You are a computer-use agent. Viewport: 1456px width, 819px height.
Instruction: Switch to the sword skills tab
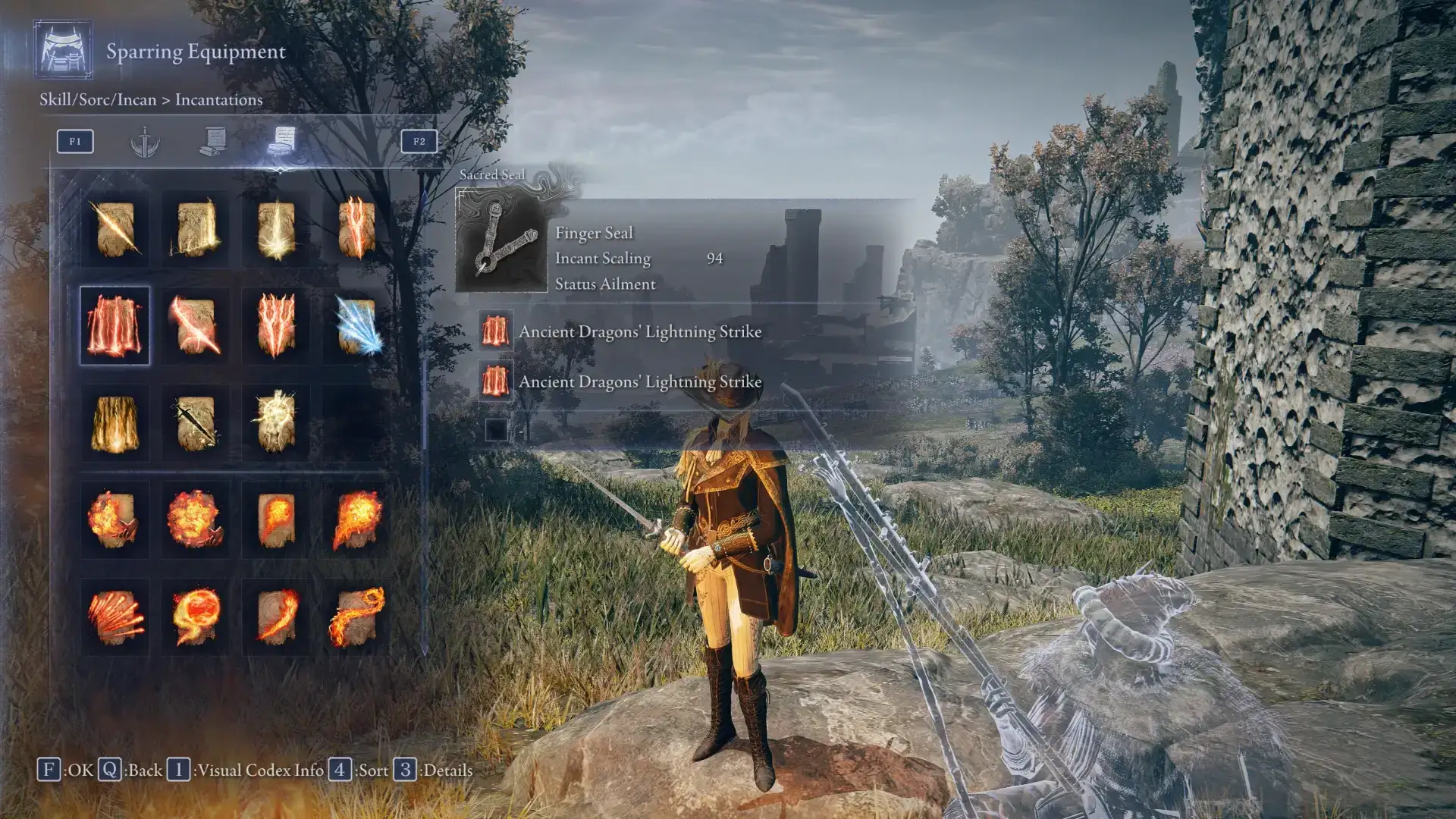(x=144, y=142)
